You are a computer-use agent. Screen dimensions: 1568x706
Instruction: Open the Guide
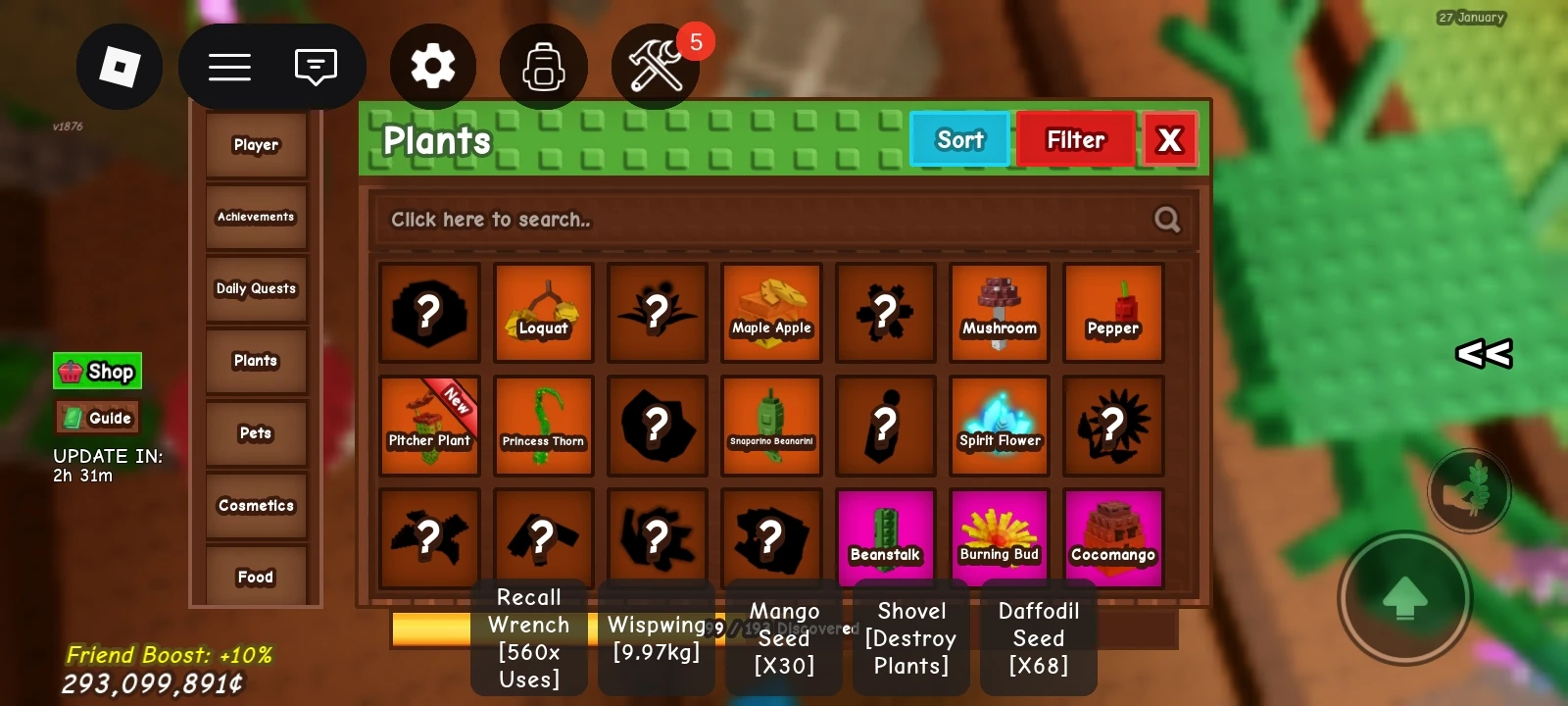click(96, 417)
